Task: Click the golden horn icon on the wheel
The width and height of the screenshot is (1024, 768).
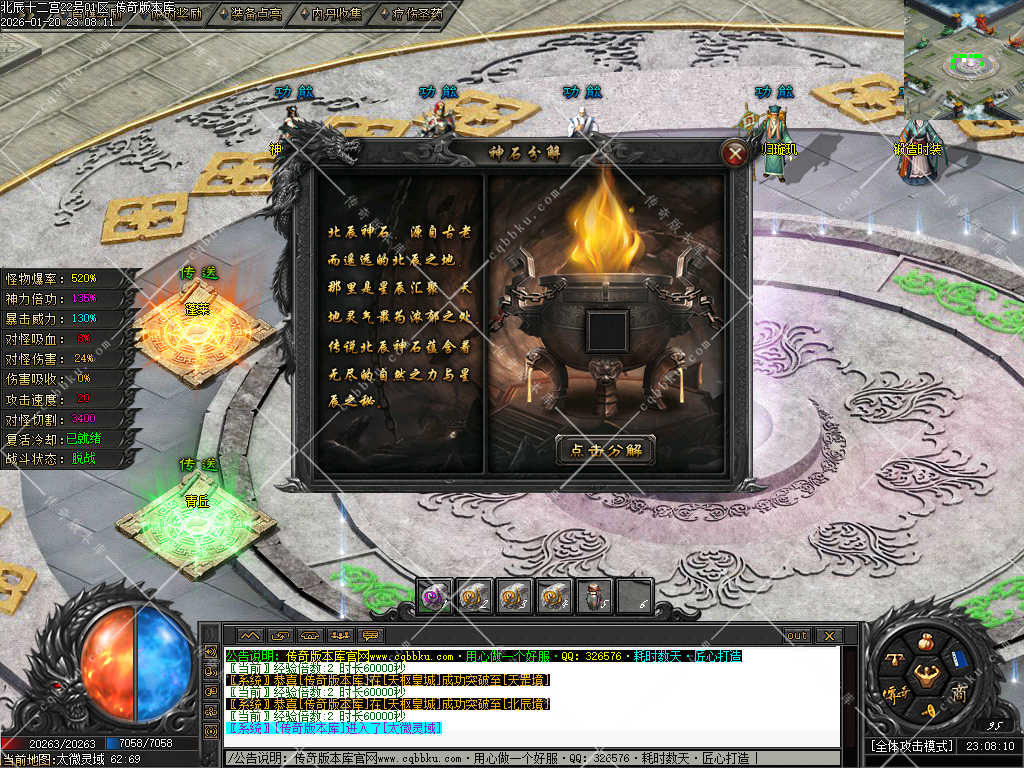Action: pyautogui.click(x=929, y=710)
